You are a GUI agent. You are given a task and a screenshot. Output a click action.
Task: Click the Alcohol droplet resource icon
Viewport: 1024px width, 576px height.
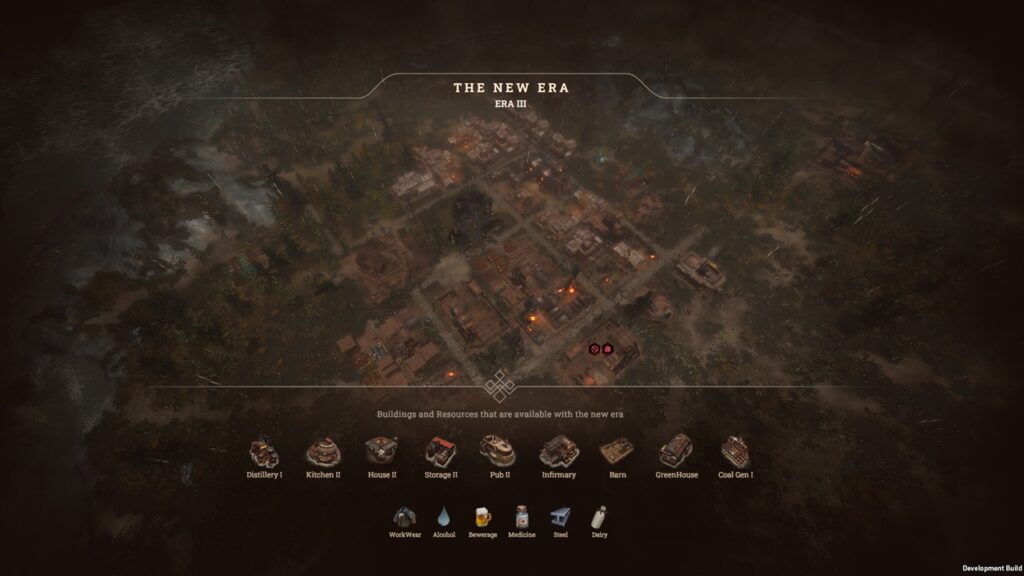coord(444,517)
